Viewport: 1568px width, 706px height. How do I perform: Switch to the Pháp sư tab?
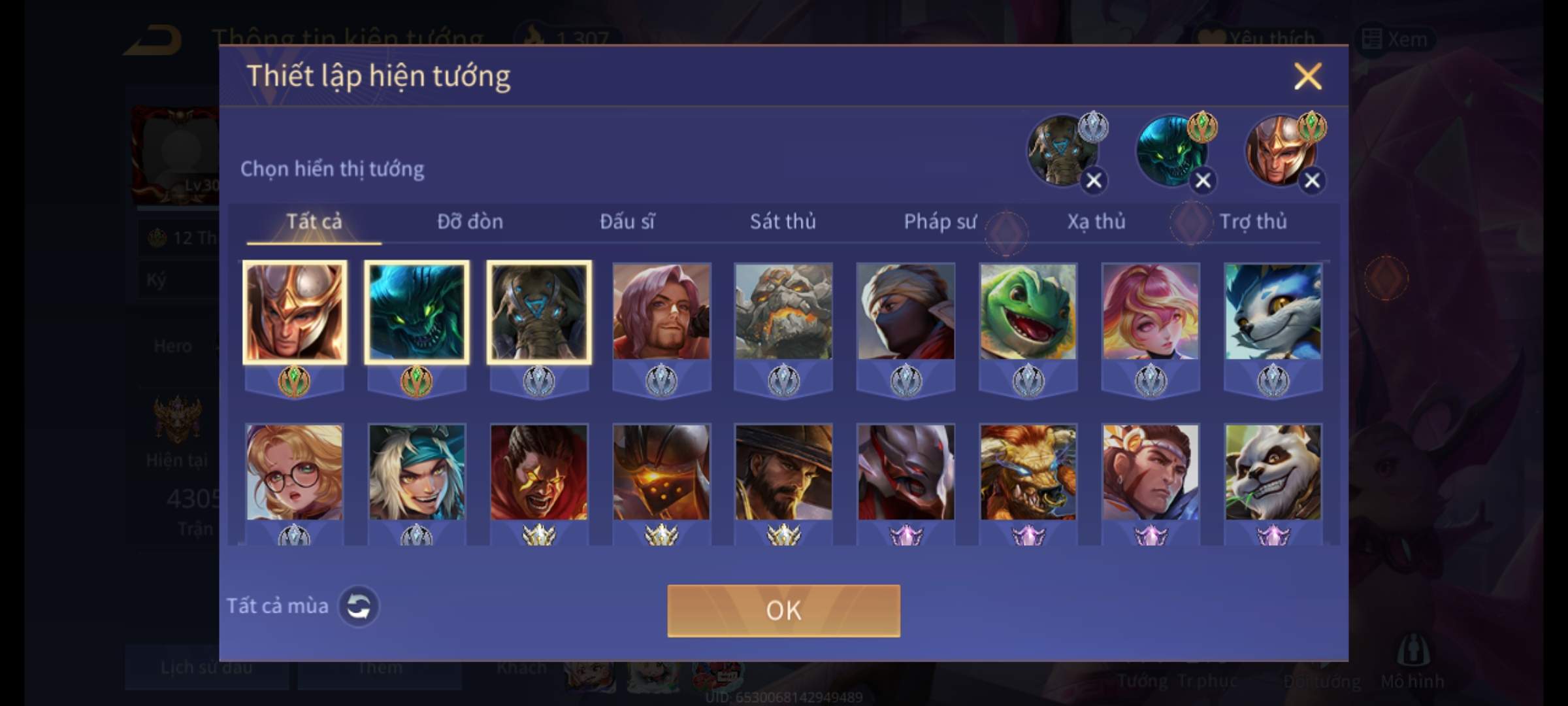(939, 222)
